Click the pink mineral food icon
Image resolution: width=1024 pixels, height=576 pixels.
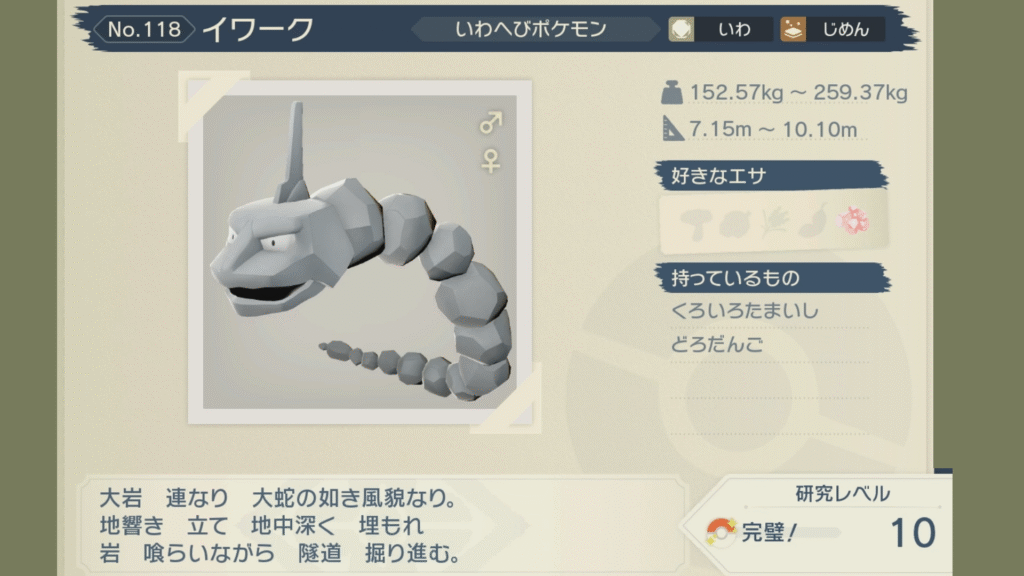852,221
